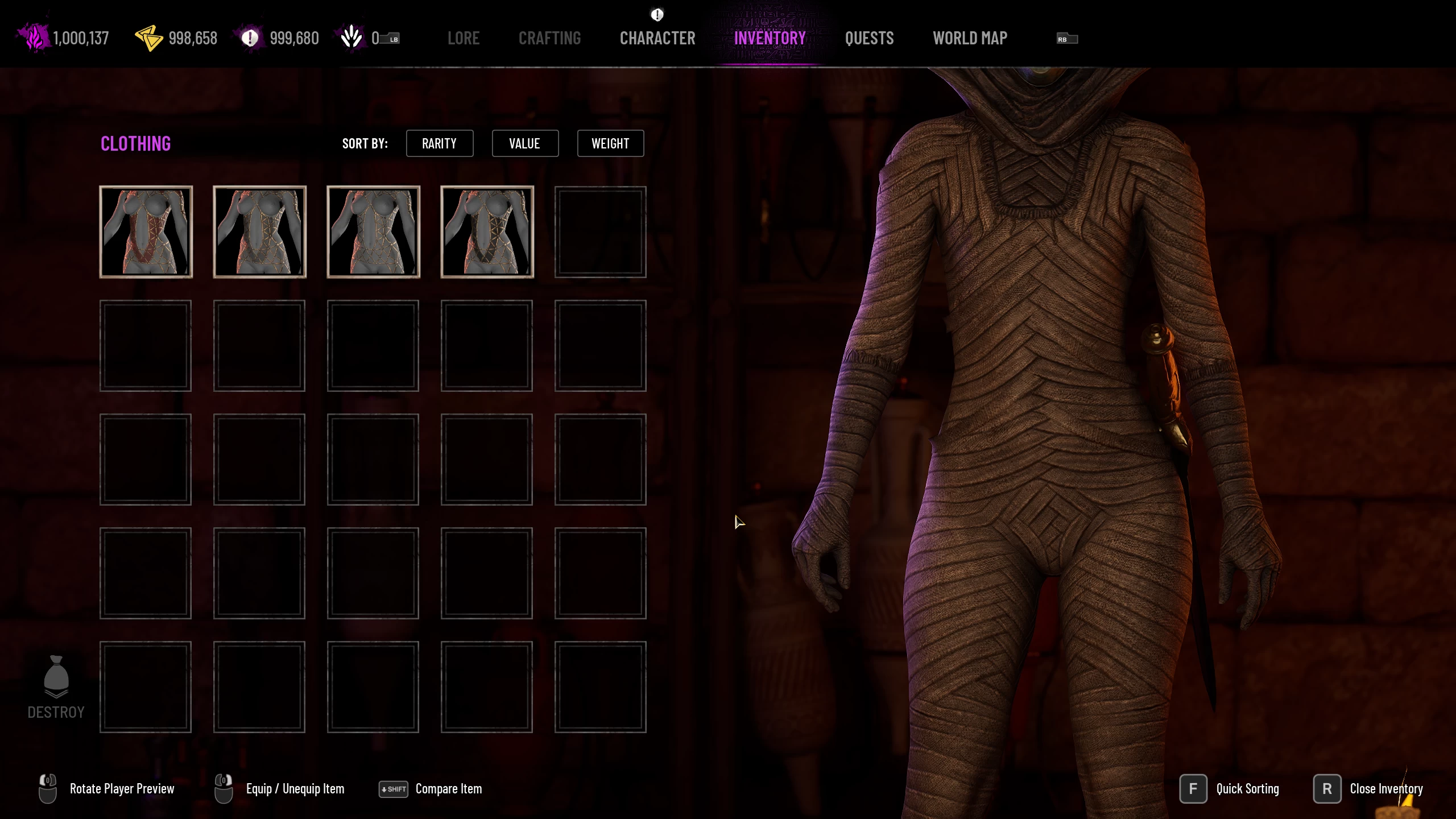Show the Quests tab
The width and height of the screenshot is (1456, 819).
(x=869, y=38)
